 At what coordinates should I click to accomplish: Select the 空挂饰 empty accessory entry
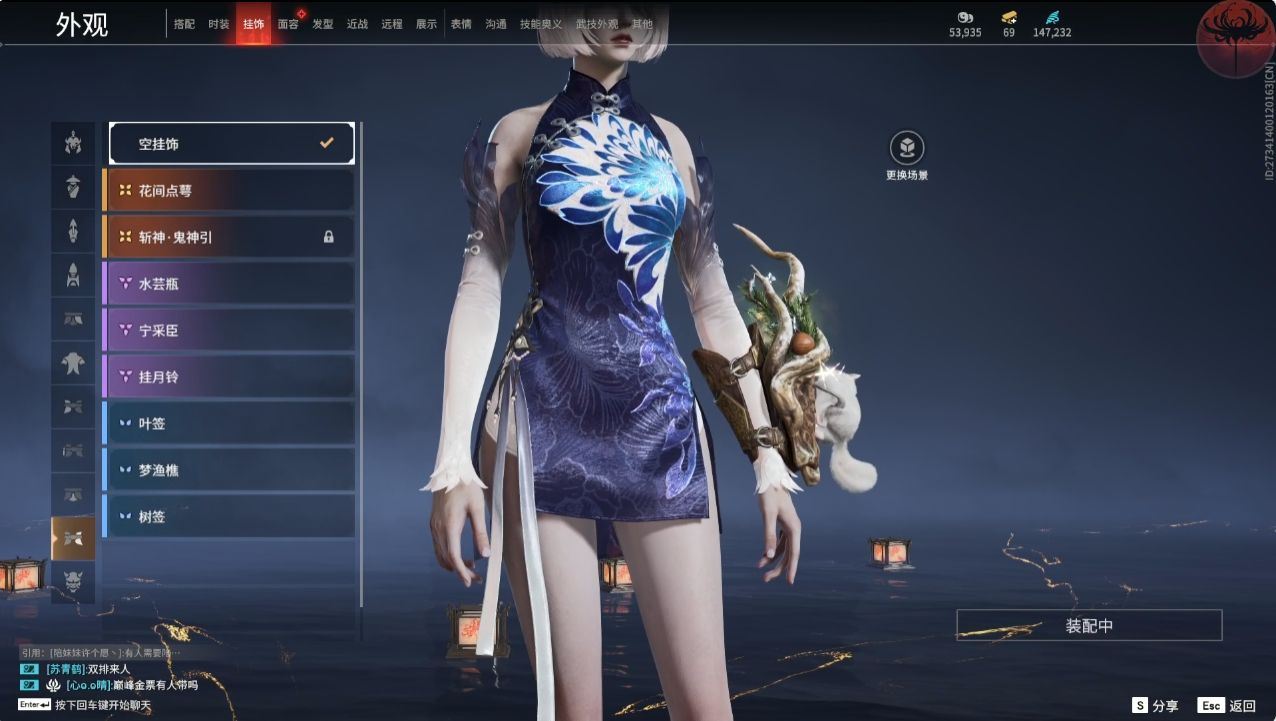231,143
